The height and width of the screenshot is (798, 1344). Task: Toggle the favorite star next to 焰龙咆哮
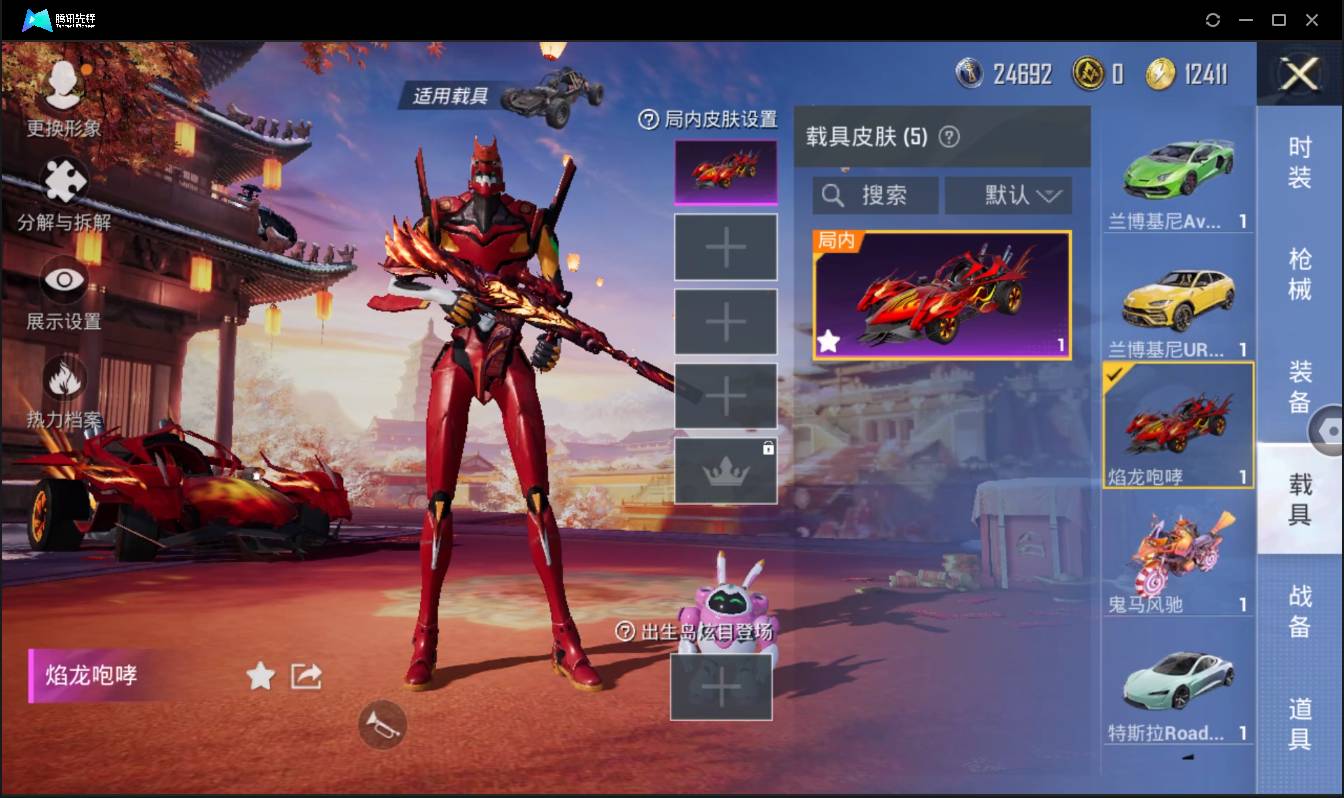259,676
